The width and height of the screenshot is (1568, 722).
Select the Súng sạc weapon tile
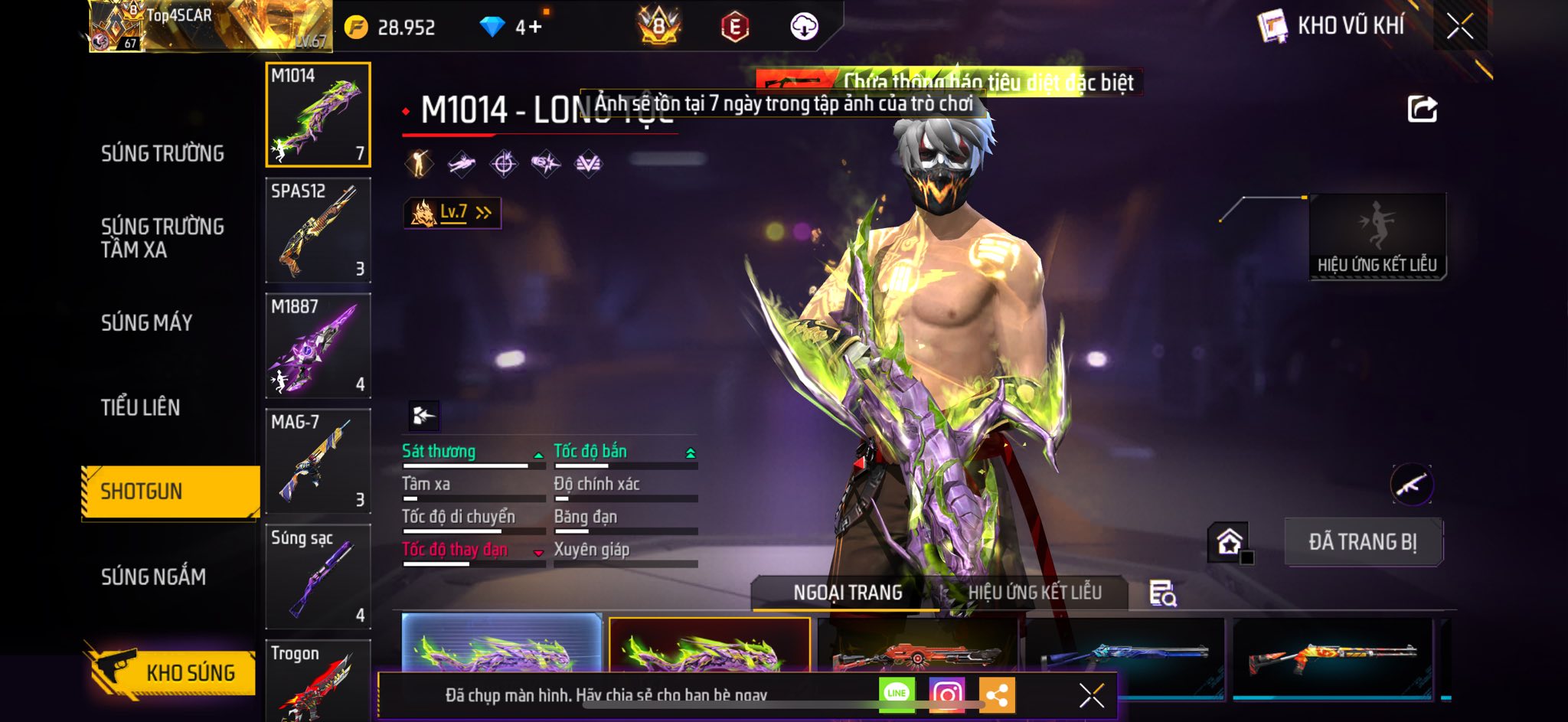(318, 577)
